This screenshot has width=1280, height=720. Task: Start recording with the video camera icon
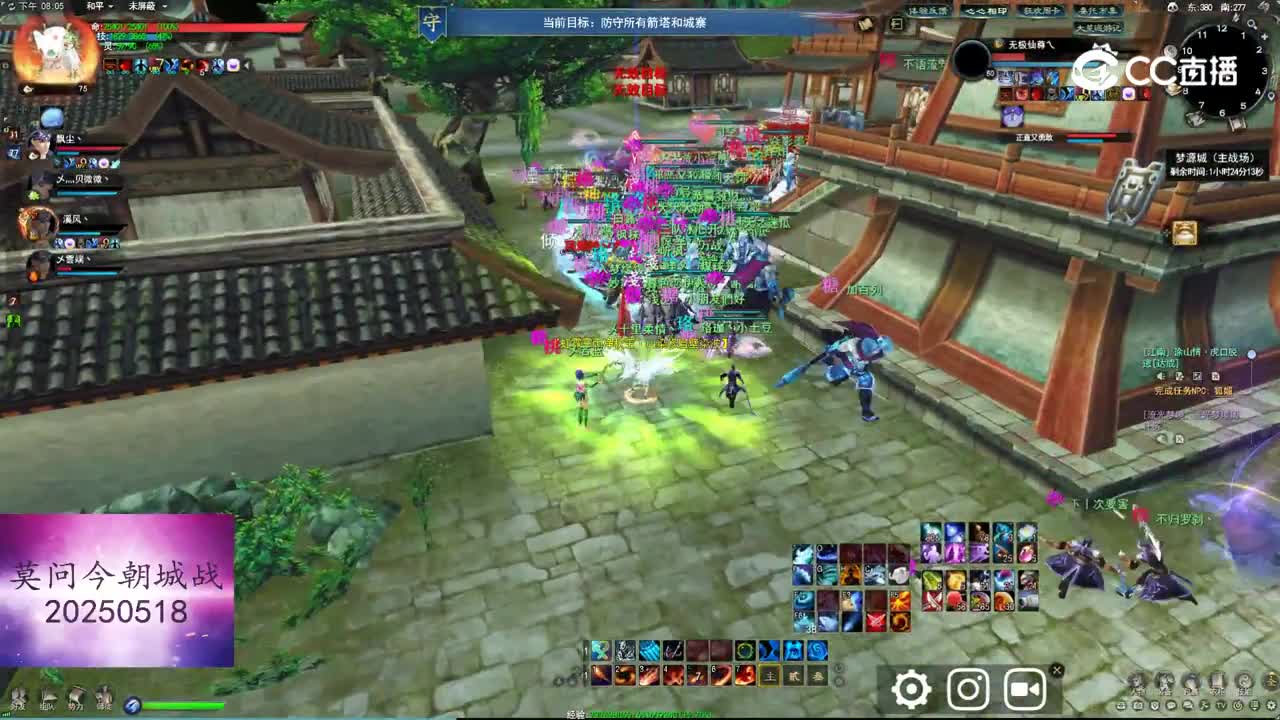click(x=1024, y=690)
